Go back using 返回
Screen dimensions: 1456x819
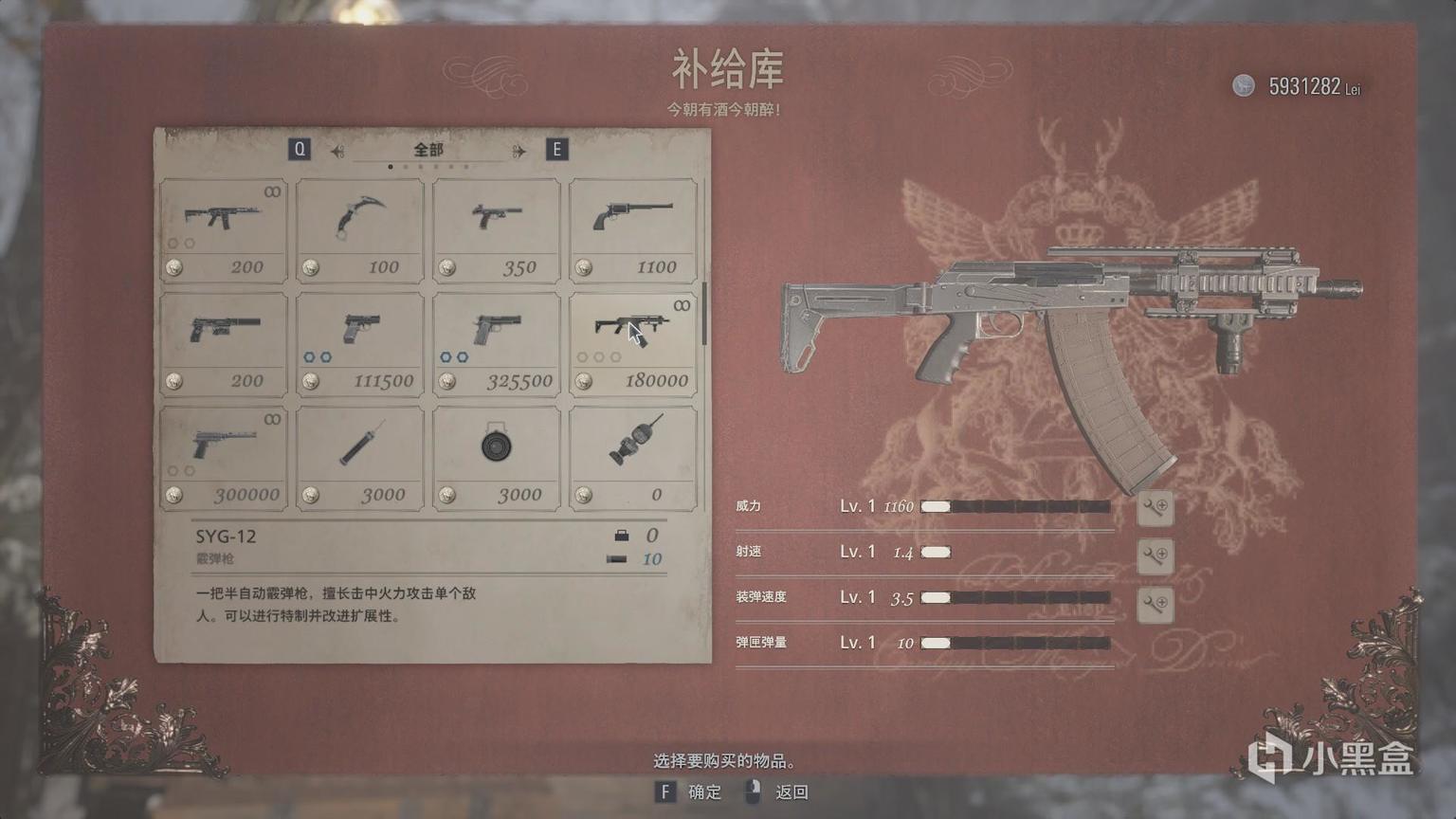pyautogui.click(x=778, y=792)
